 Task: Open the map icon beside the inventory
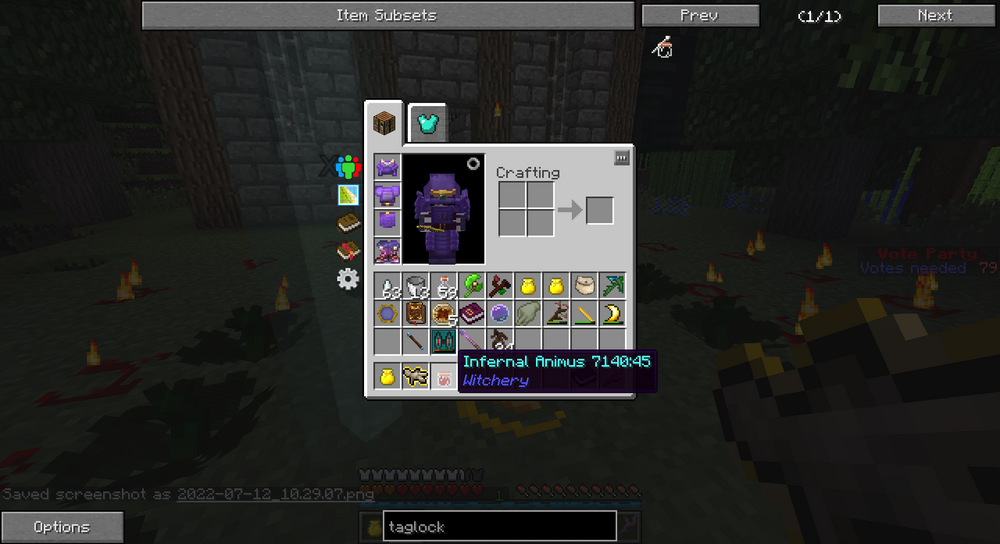348,195
